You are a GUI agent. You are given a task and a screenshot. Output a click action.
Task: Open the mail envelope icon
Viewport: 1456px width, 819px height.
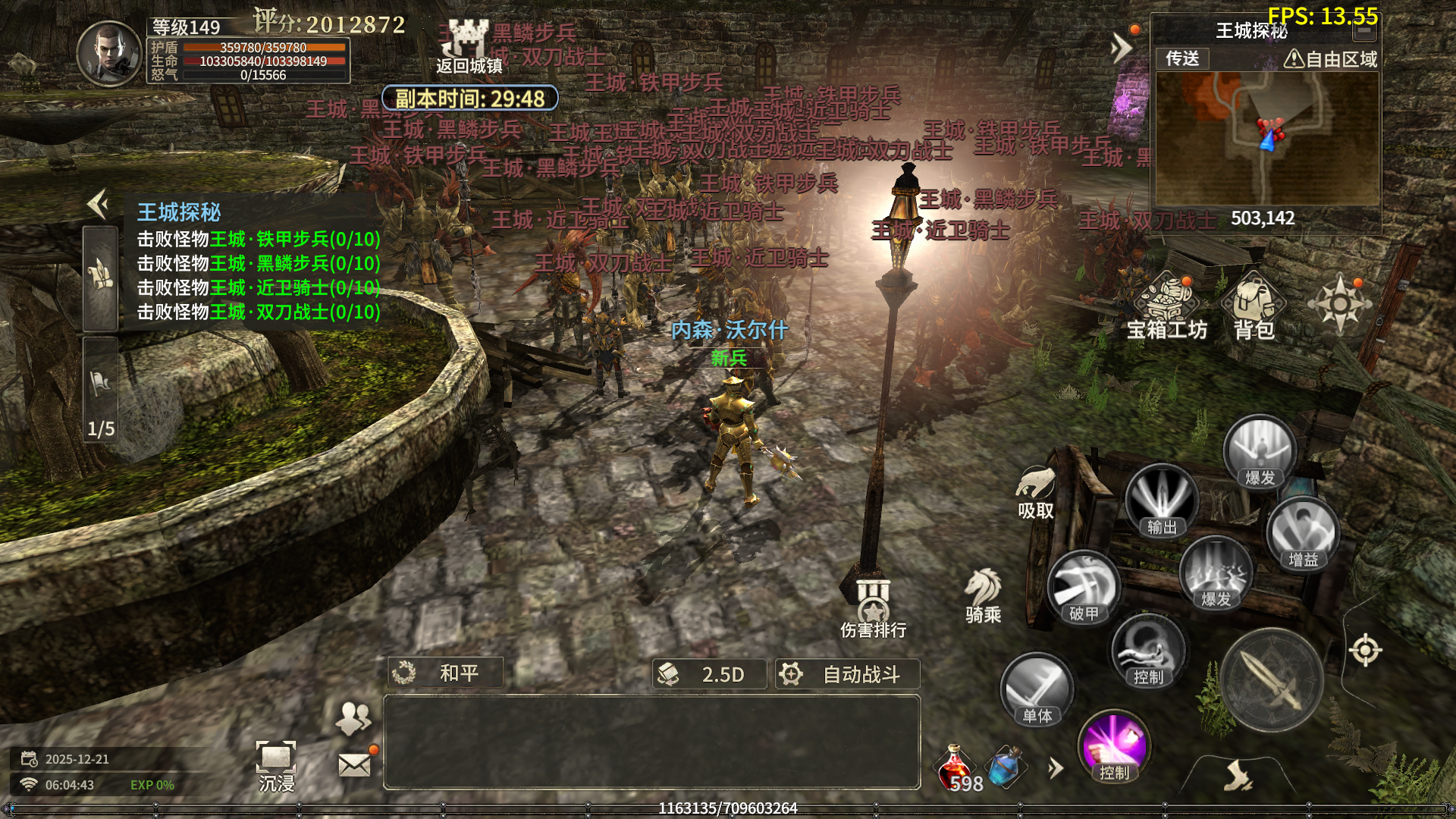(x=354, y=764)
